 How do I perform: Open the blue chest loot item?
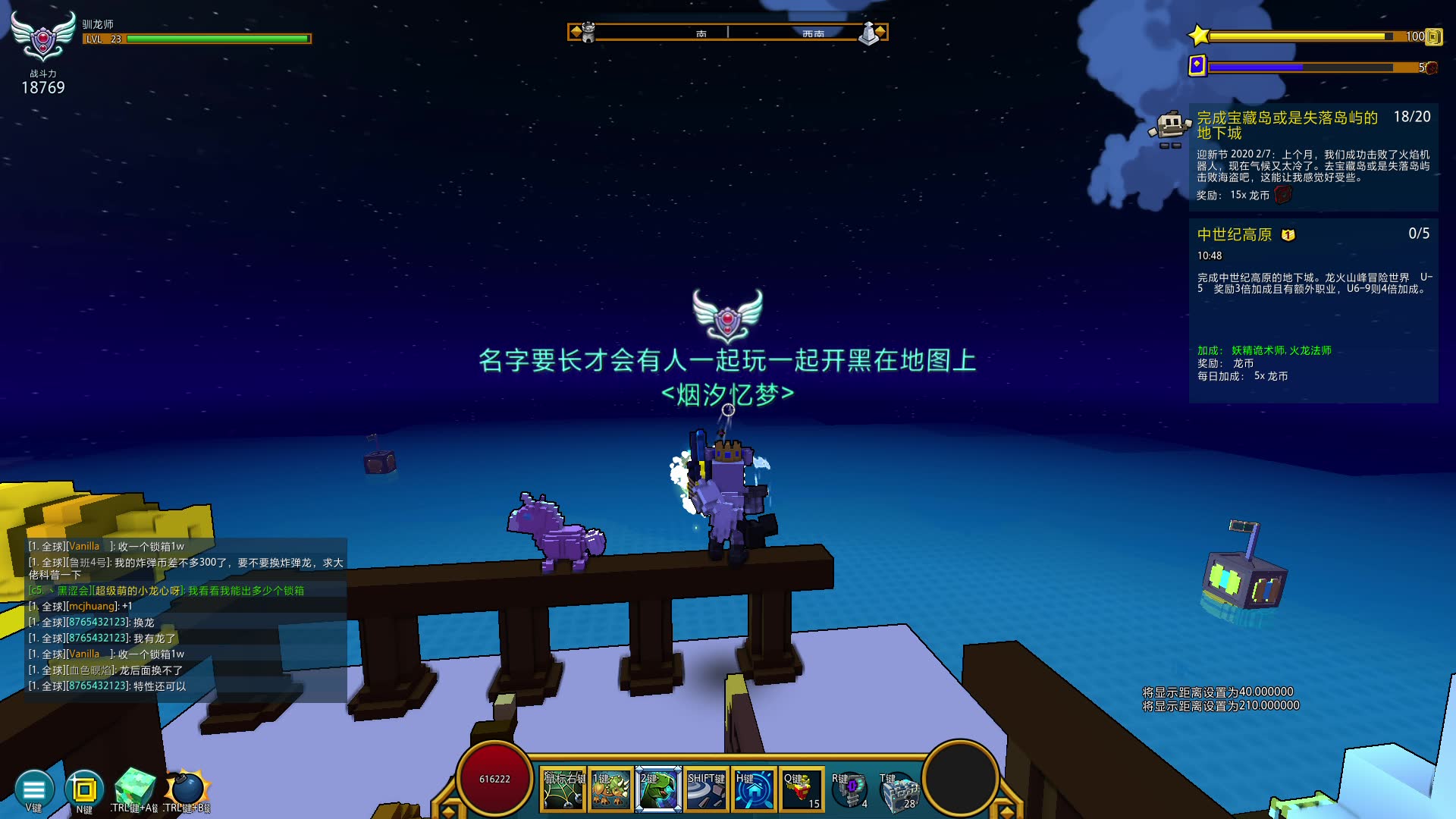click(x=899, y=791)
